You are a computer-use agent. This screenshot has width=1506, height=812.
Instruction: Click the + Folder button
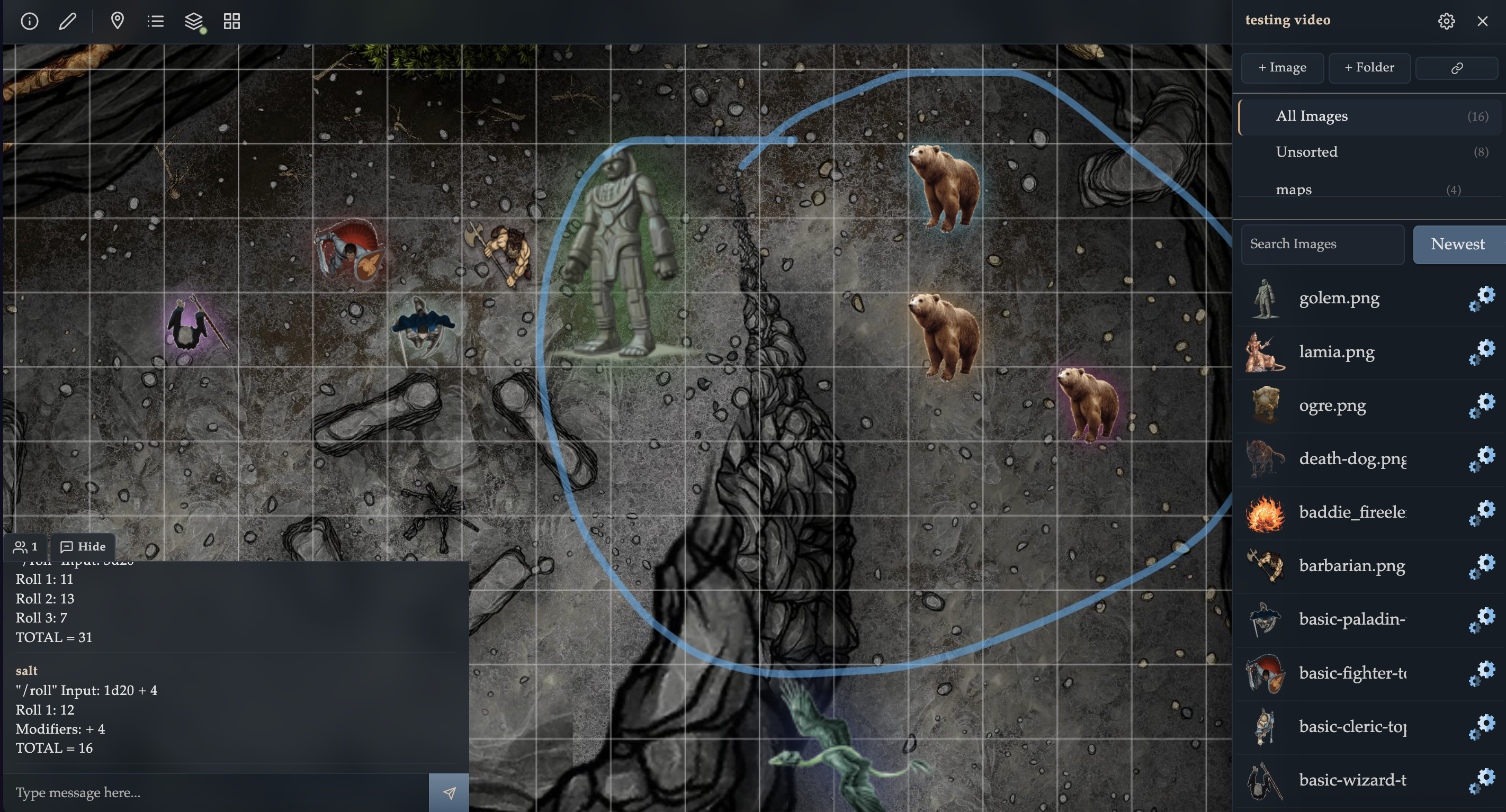point(1369,67)
